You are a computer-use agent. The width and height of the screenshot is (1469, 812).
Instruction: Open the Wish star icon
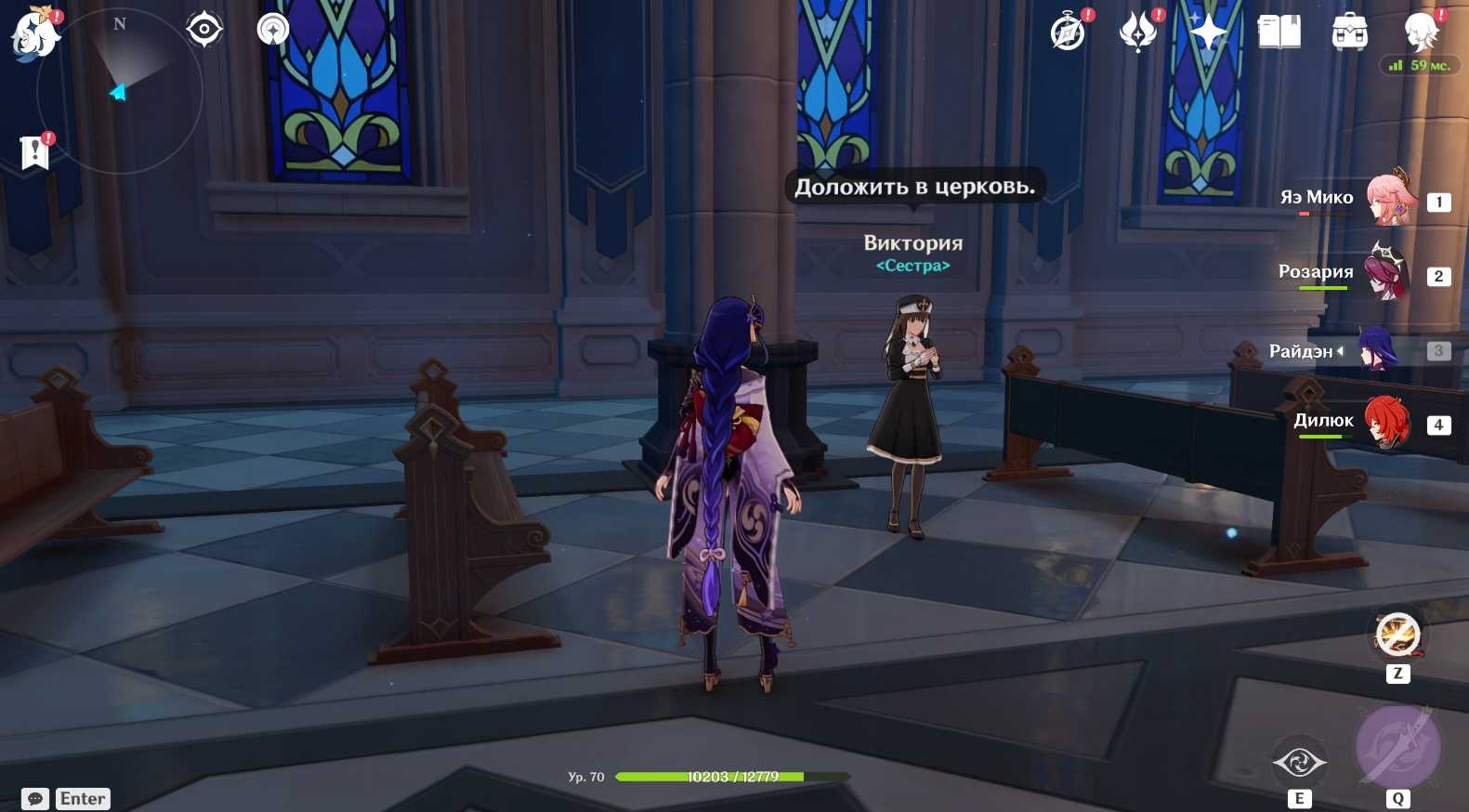point(1208,33)
